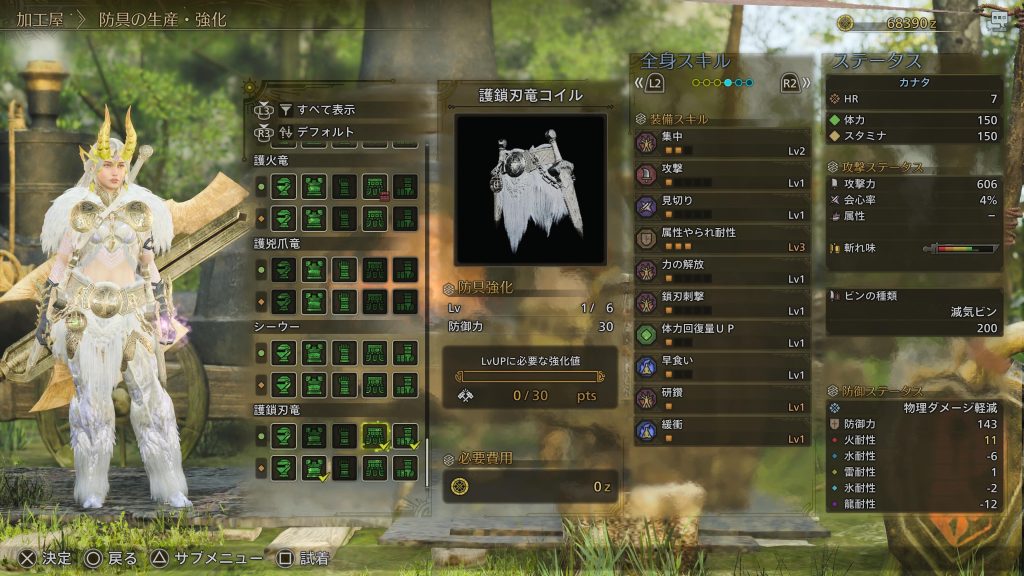Image resolution: width=1024 pixels, height=576 pixels.
Task: Select the 体力回復量UP skill row
Action: [721, 335]
